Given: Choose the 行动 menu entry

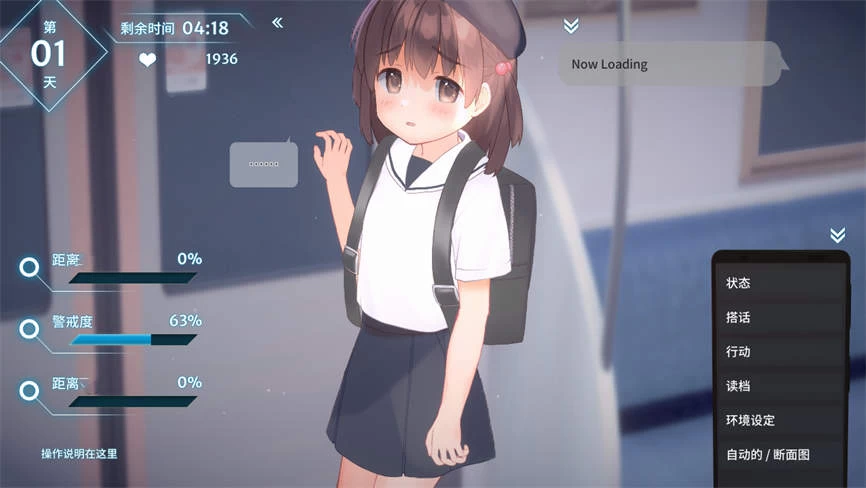Looking at the screenshot, I should (x=780, y=352).
